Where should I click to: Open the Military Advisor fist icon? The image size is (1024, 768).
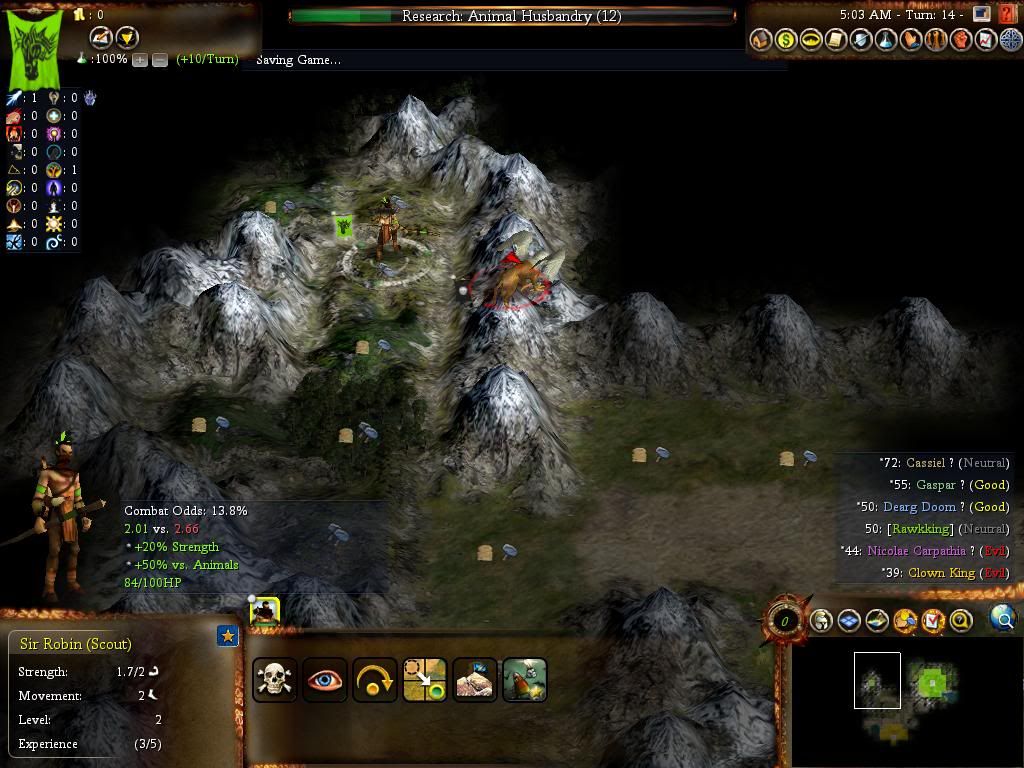961,41
